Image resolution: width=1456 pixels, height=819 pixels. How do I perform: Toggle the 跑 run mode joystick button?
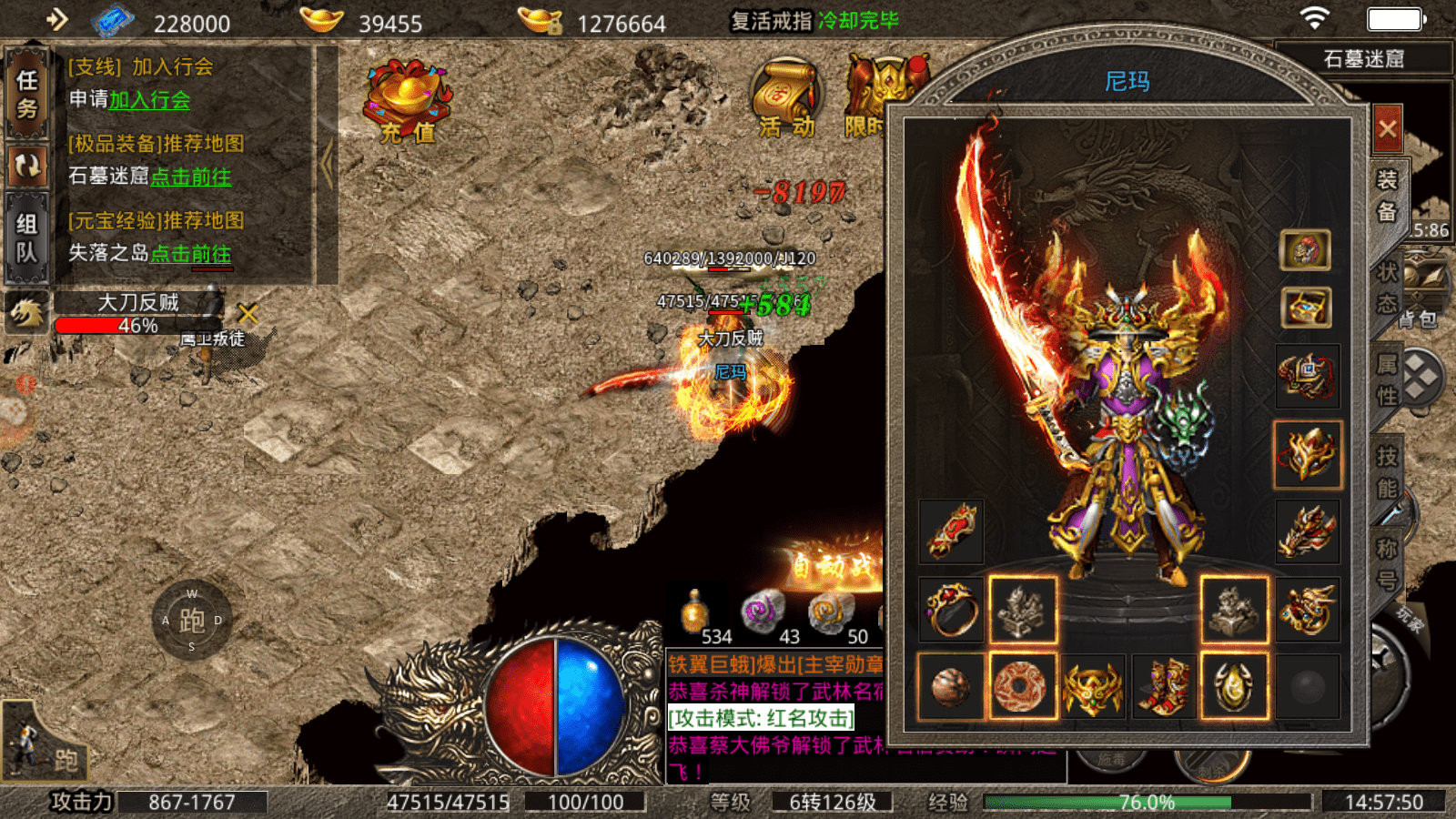tap(192, 621)
